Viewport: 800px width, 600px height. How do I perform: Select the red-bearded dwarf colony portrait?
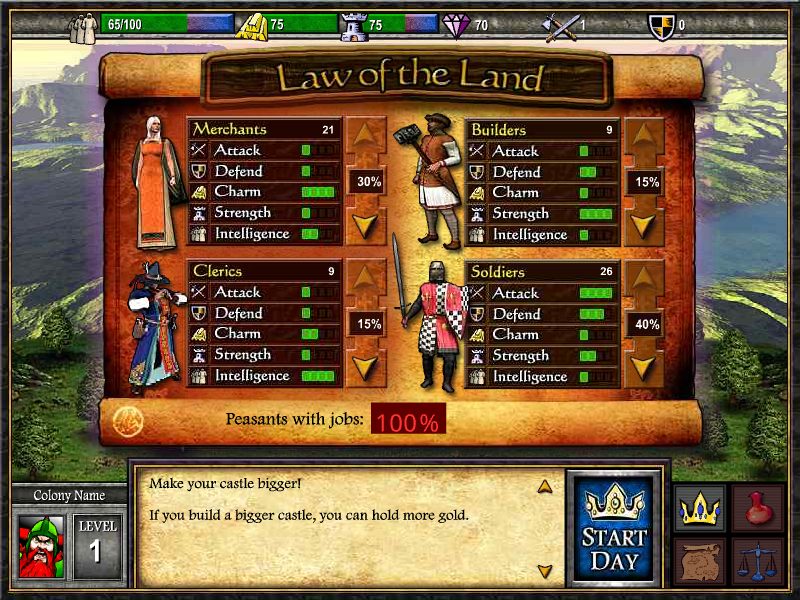[41, 545]
